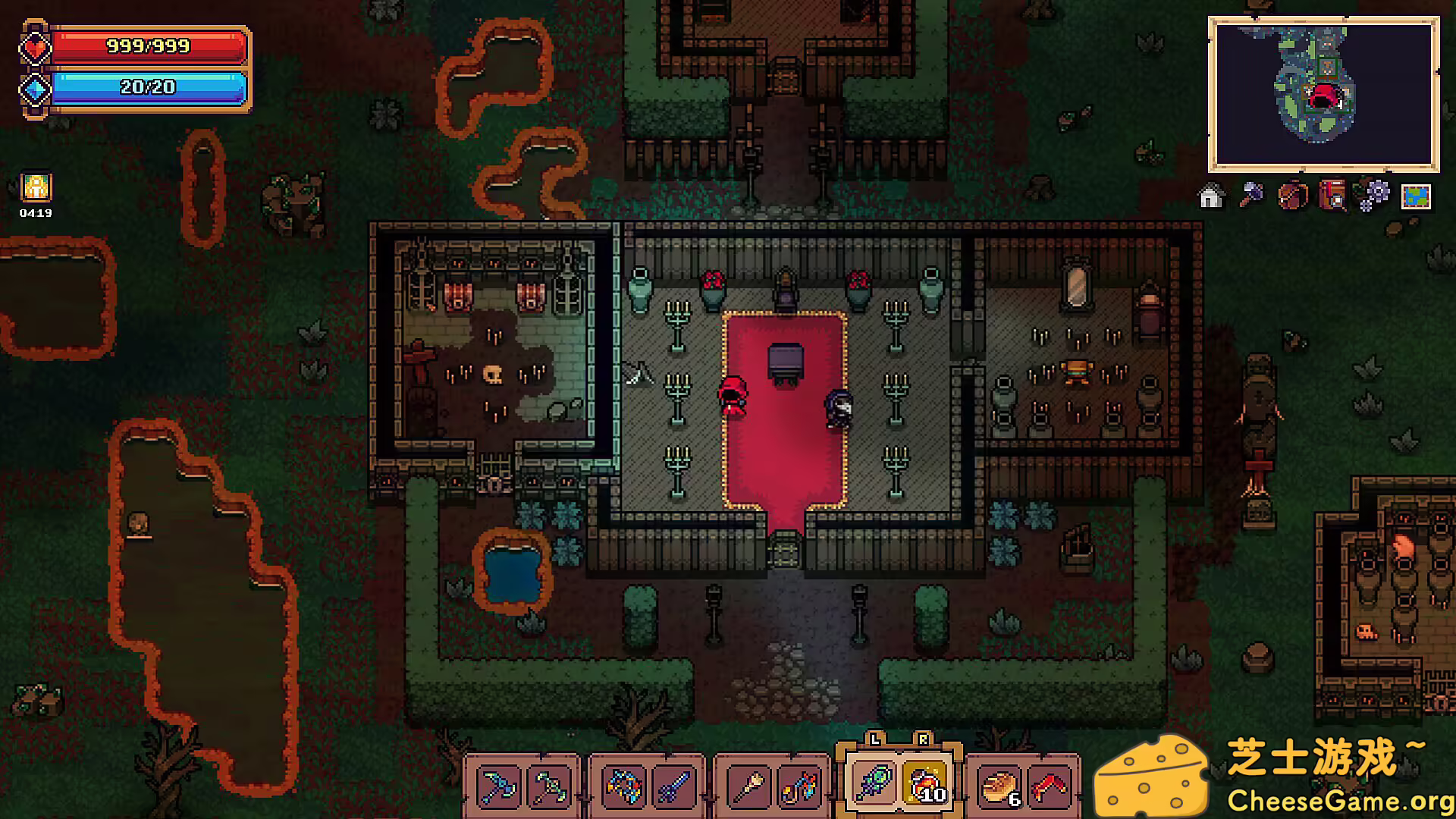Pick the rainbow fishing hook slot
Viewport: 1456px width, 819px height.
(x=799, y=786)
